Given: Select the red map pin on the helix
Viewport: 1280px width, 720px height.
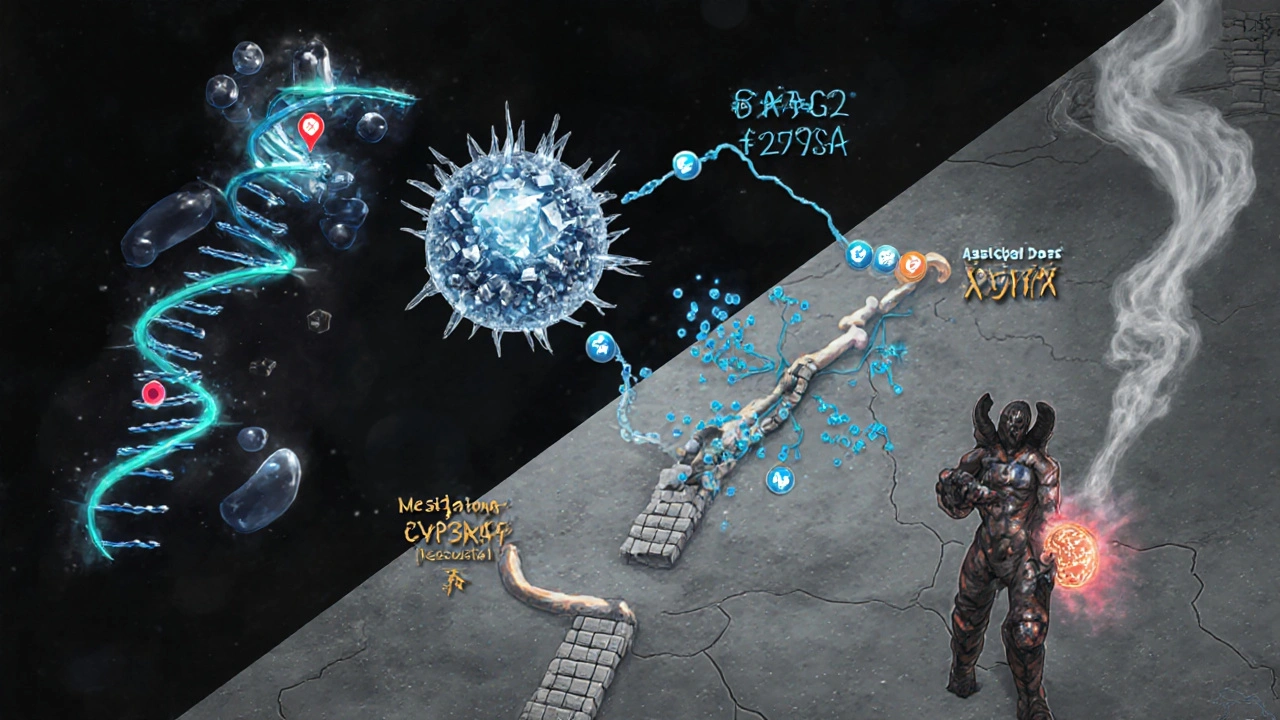Looking at the screenshot, I should point(310,129).
